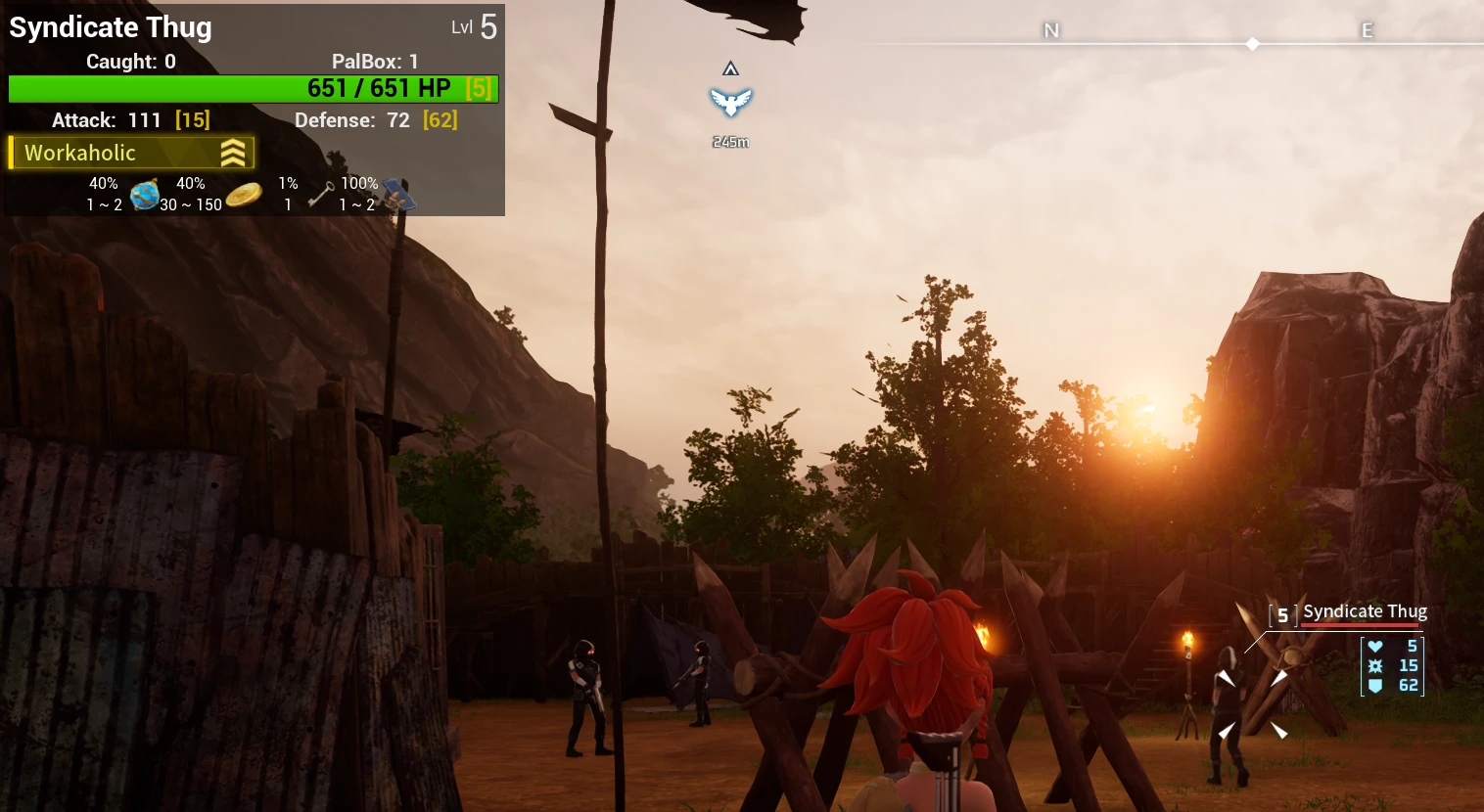Click the Syndicate Thug target nameplate
The height and width of the screenshot is (812, 1484).
pyautogui.click(x=1364, y=612)
